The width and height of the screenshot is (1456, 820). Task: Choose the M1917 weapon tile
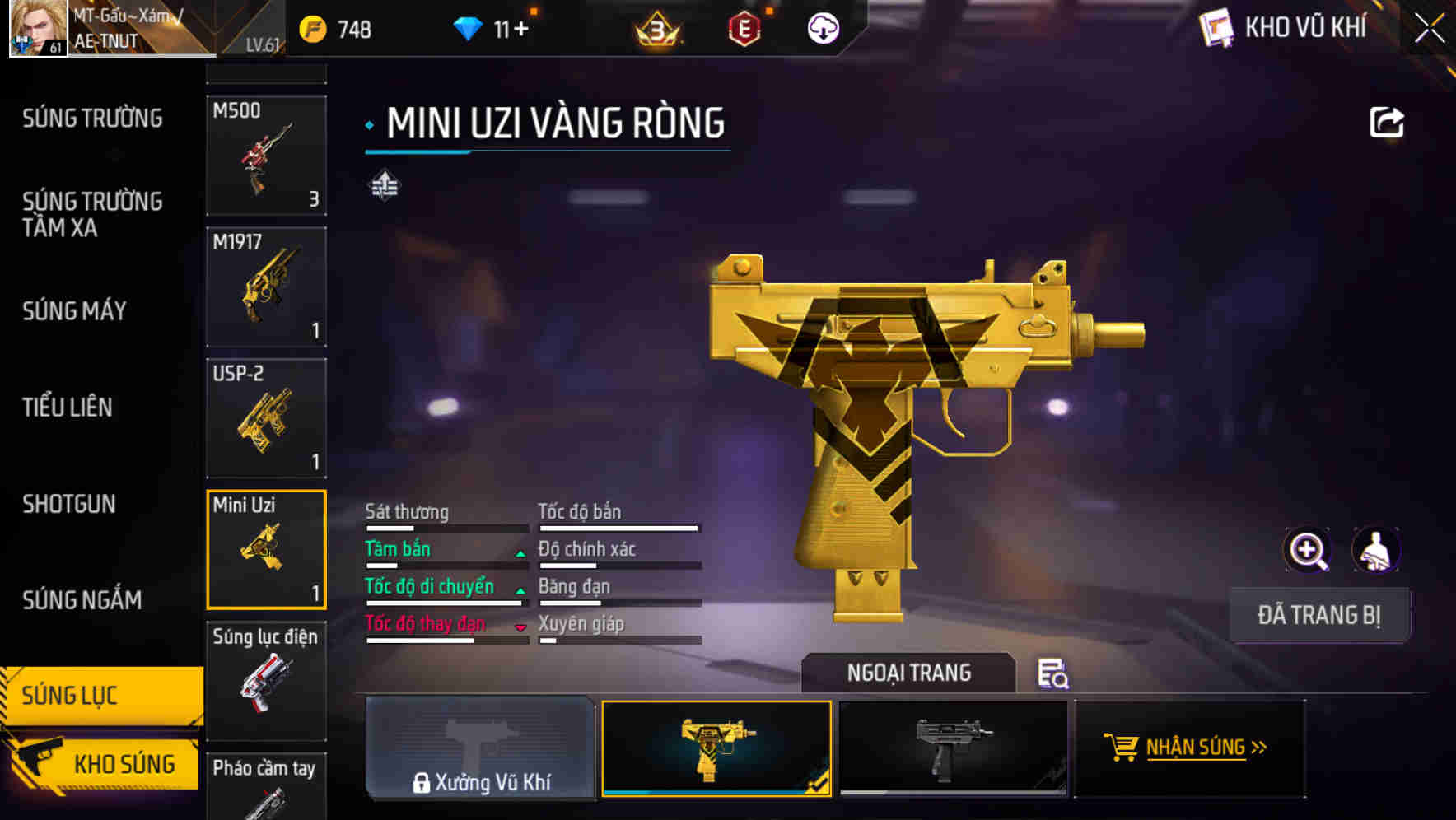click(266, 287)
